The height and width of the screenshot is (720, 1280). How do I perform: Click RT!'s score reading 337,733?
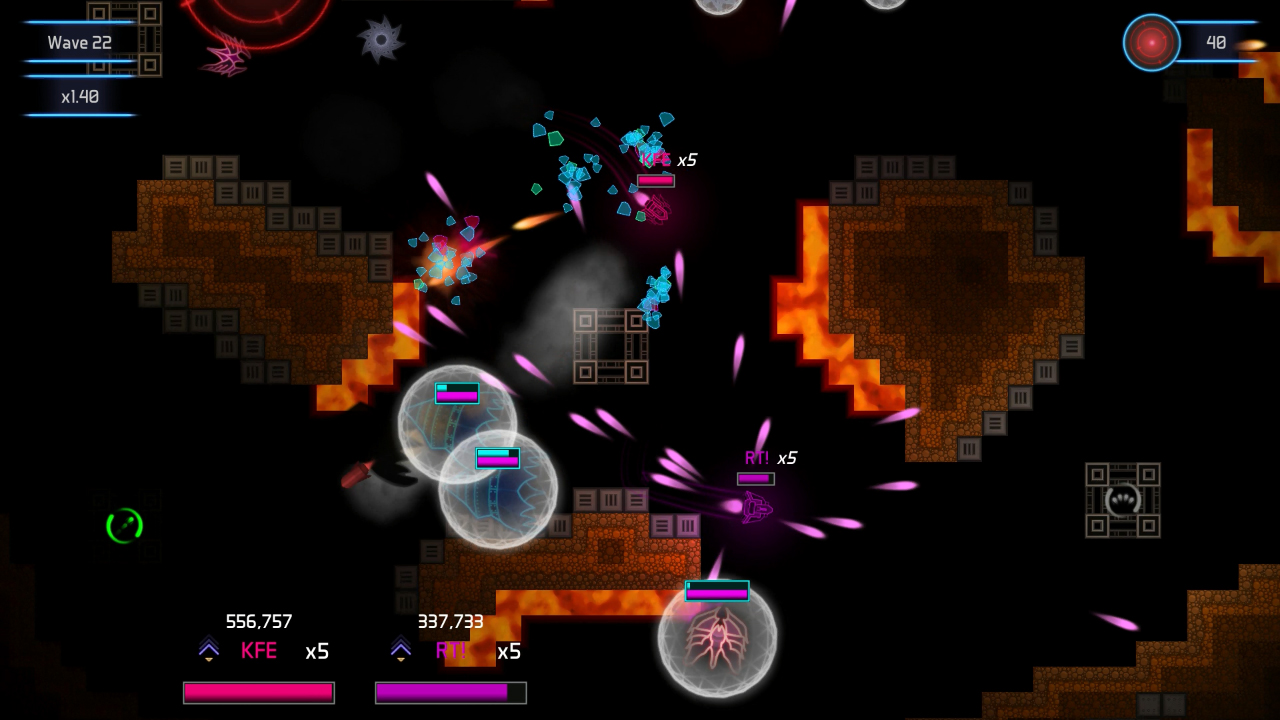(x=450, y=621)
